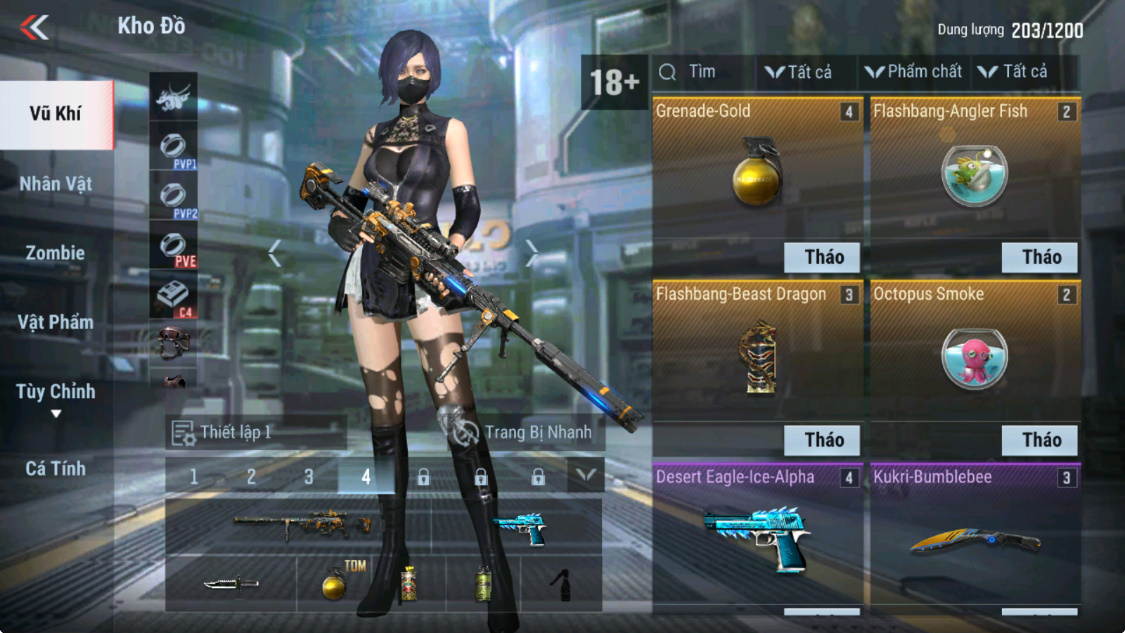Select the PVE ring equipment slot

tap(173, 246)
